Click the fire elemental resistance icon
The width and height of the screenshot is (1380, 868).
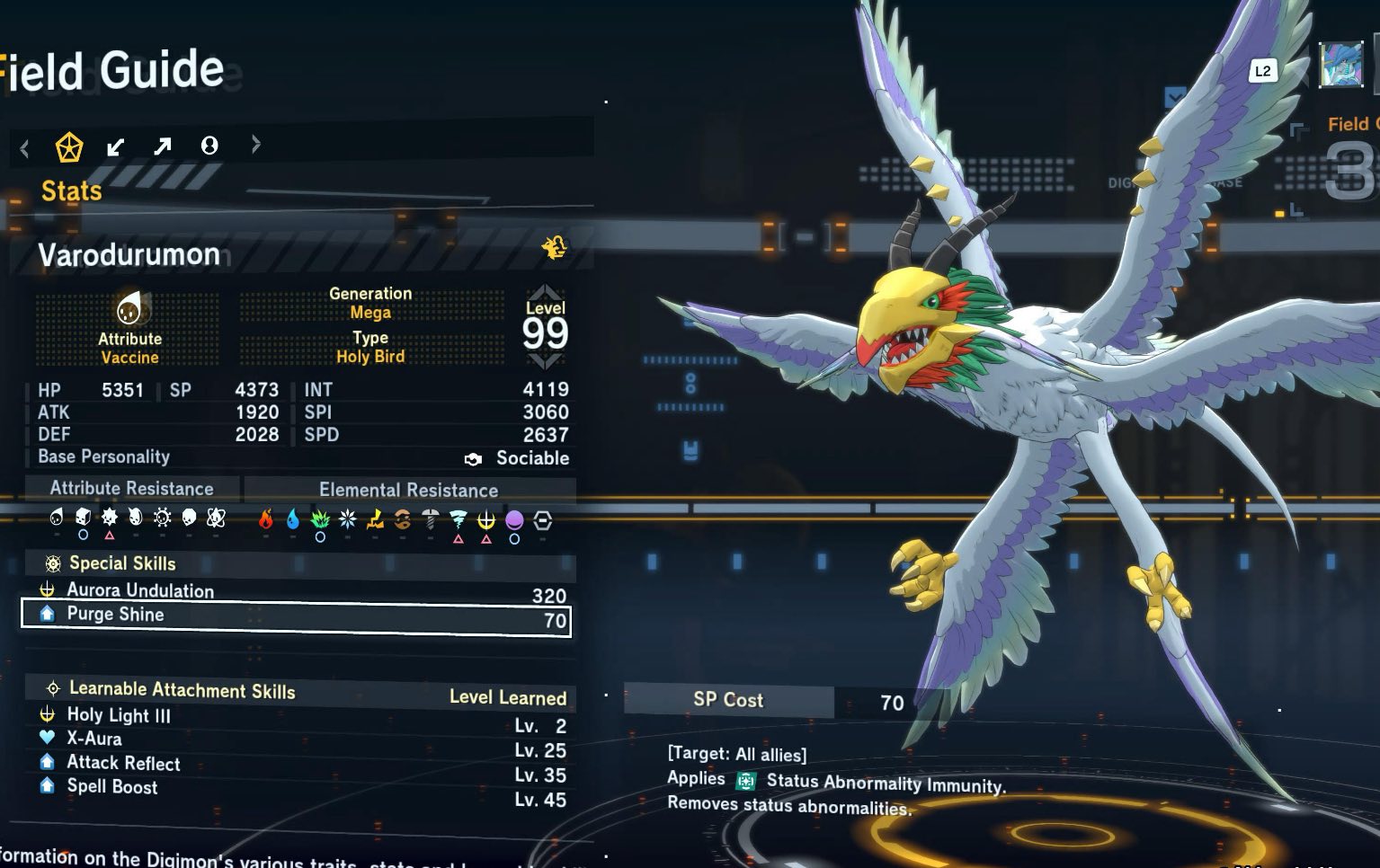click(265, 519)
